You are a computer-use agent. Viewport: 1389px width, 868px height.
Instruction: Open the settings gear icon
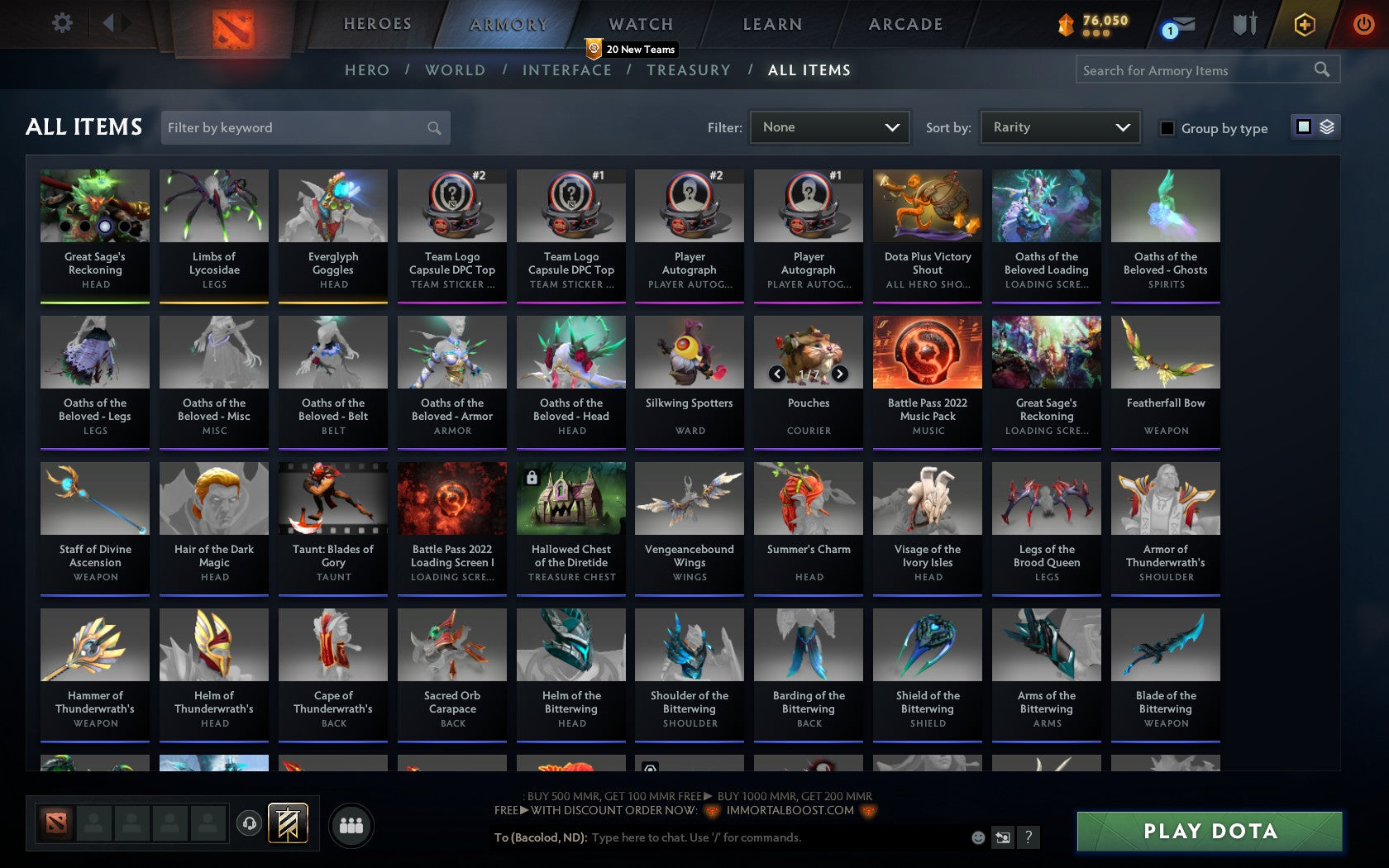click(x=60, y=22)
